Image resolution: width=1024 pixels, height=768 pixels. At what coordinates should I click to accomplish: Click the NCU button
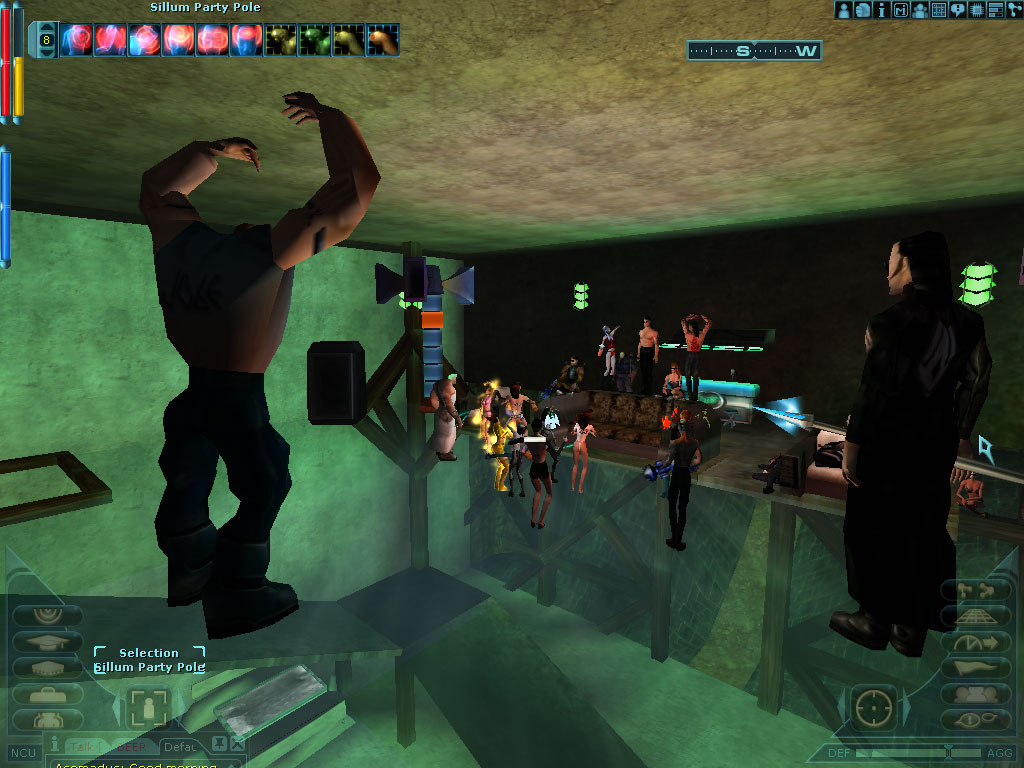(19, 752)
